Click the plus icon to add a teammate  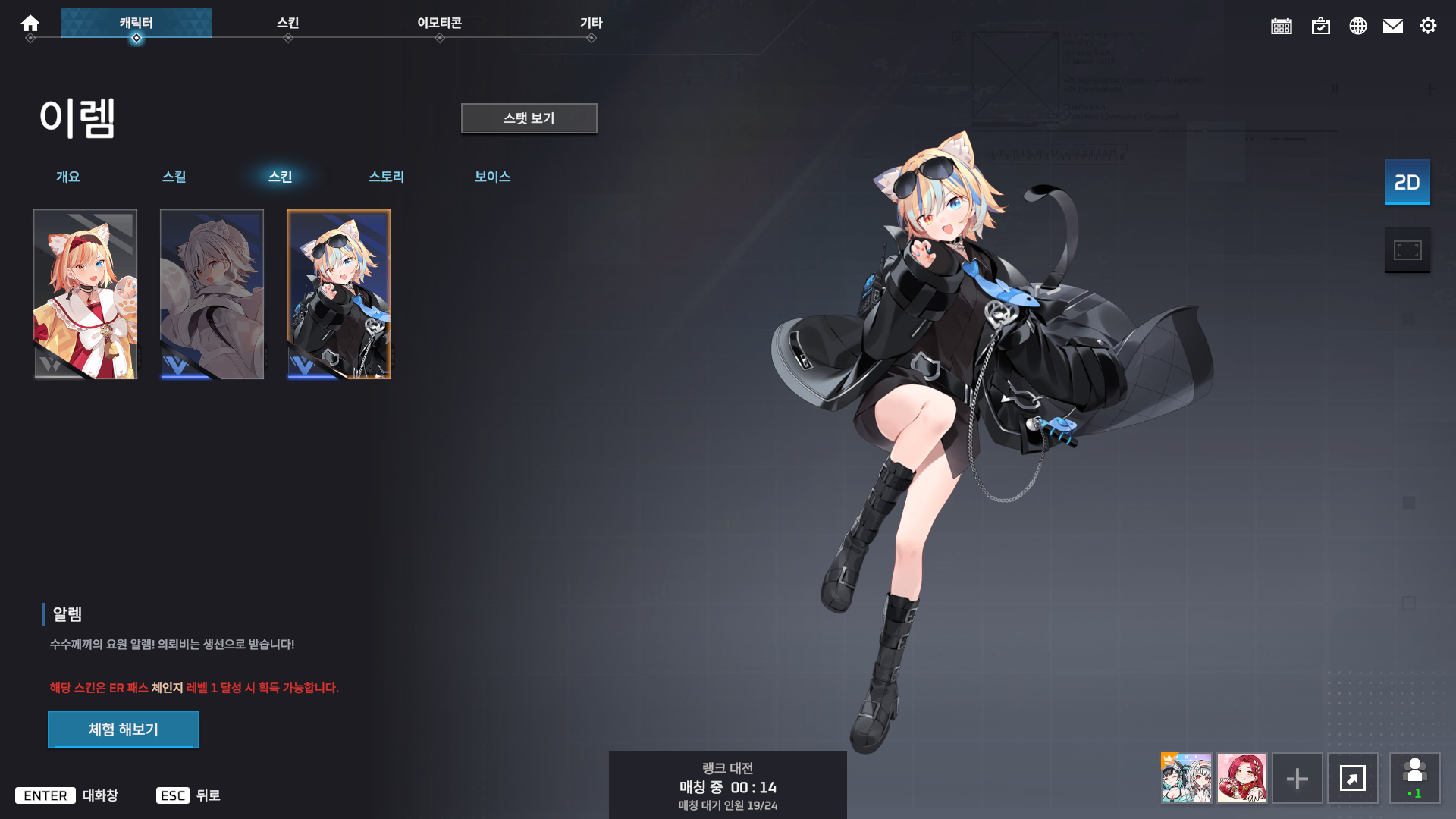1298,778
